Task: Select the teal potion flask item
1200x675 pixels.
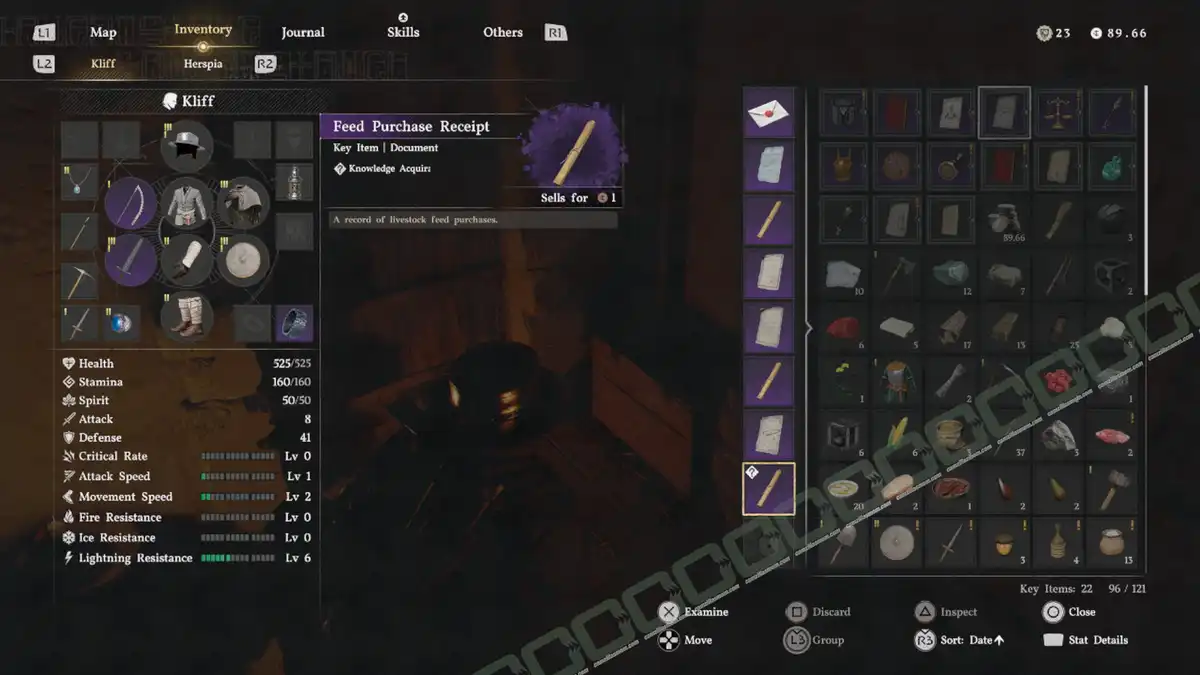Action: 1111,166
